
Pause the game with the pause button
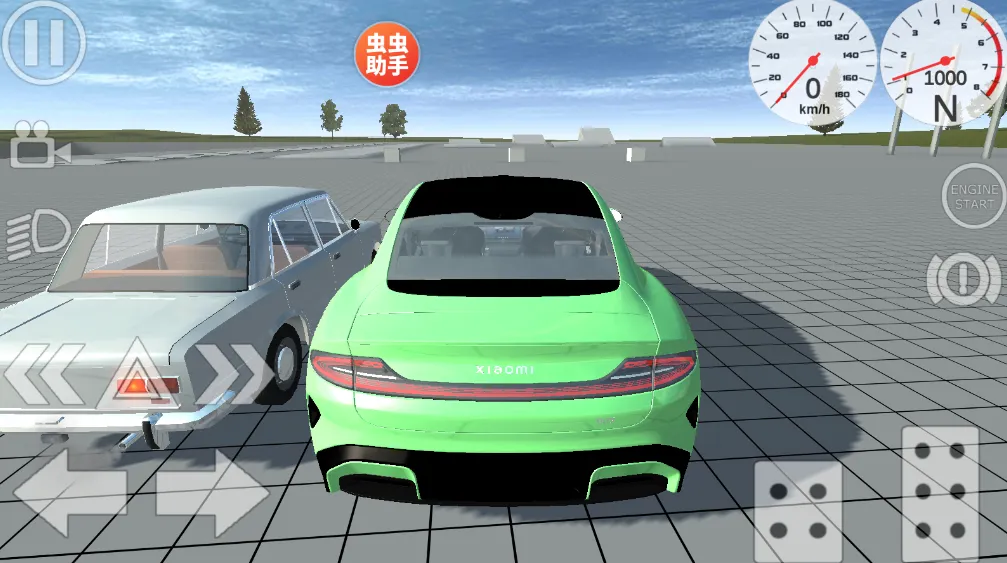pyautogui.click(x=43, y=42)
